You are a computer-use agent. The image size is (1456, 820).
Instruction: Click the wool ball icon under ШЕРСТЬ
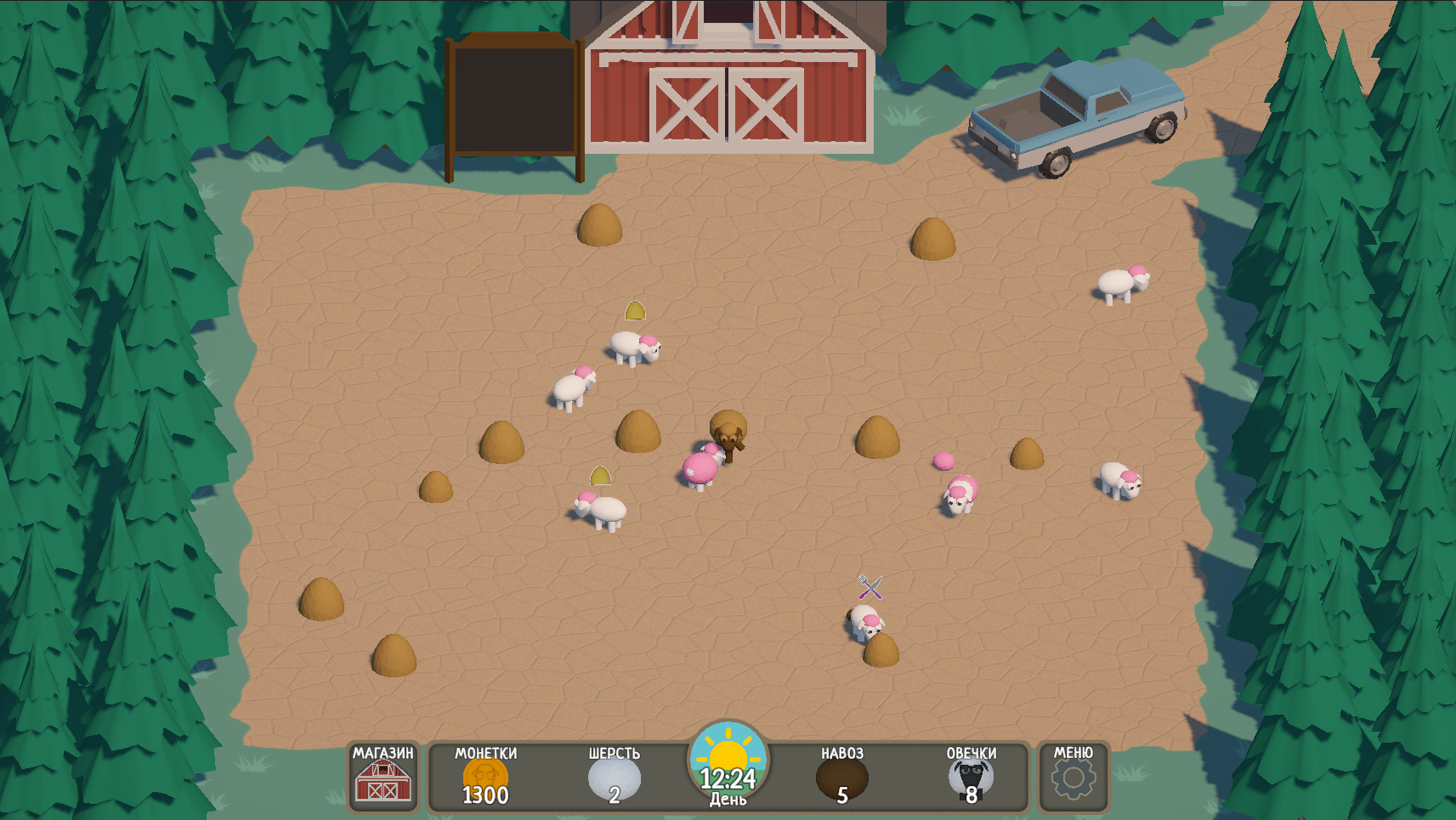[x=614, y=778]
